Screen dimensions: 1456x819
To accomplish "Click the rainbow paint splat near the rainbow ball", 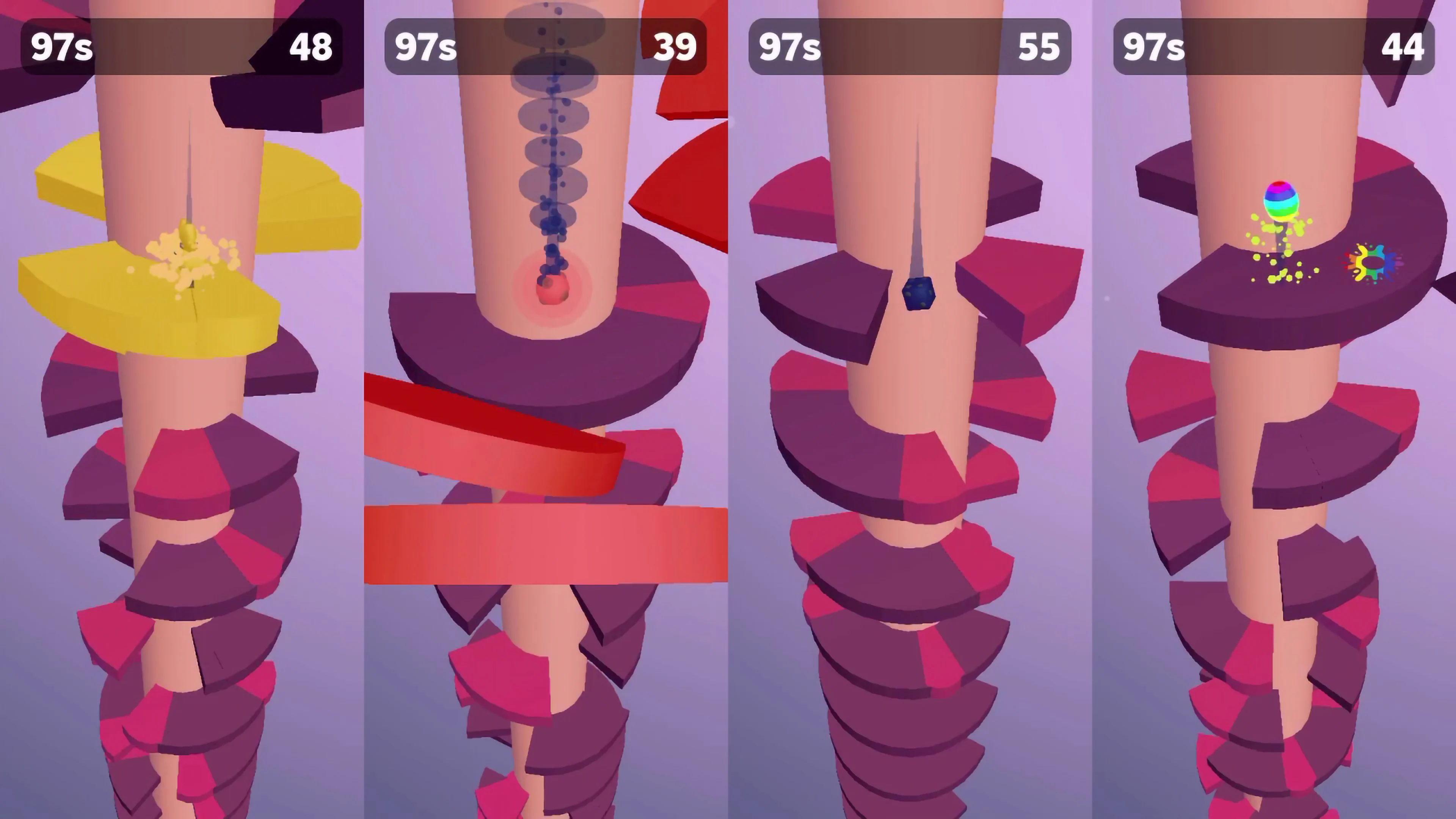I will (x=1371, y=263).
